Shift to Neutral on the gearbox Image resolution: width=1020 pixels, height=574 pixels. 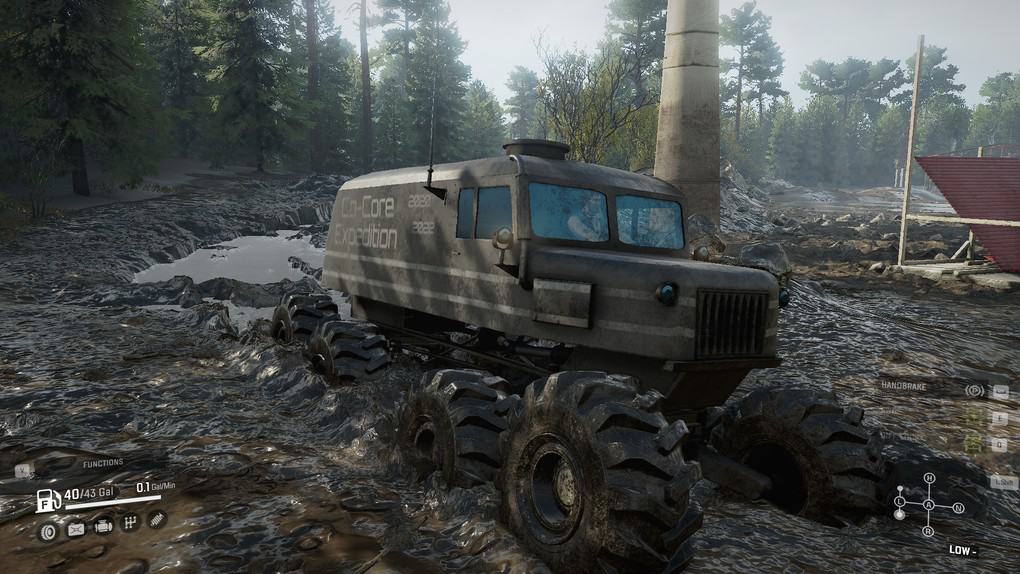958,508
